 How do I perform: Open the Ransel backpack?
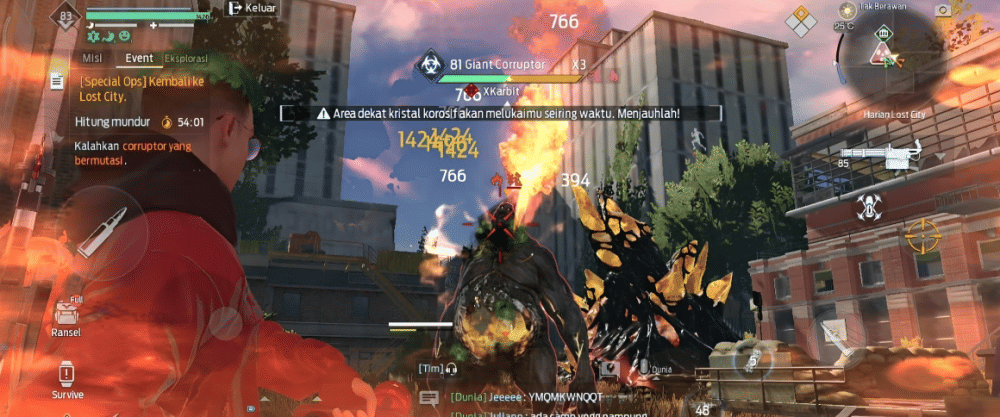pyautogui.click(x=66, y=318)
